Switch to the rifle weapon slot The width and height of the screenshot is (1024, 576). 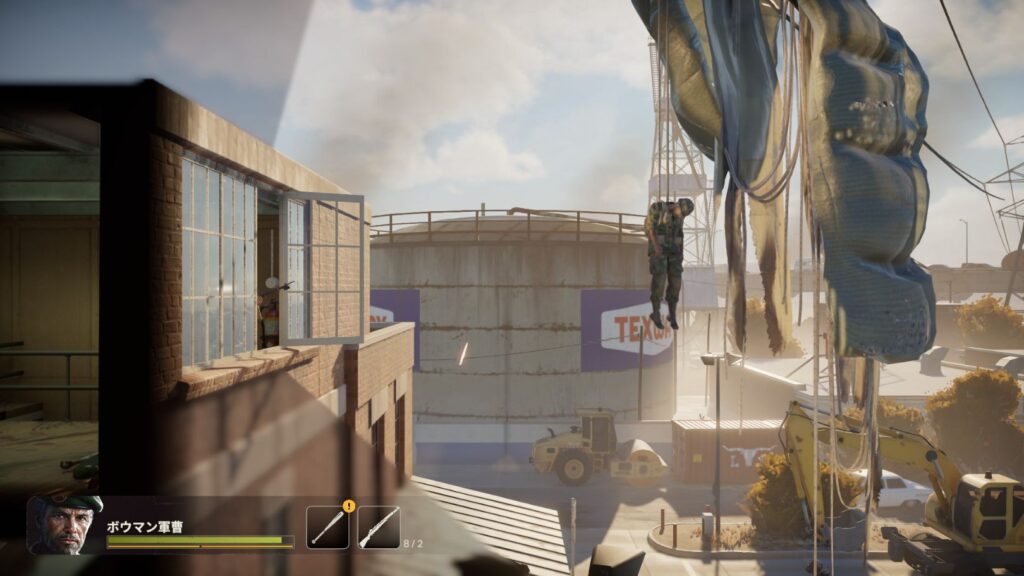coord(378,527)
